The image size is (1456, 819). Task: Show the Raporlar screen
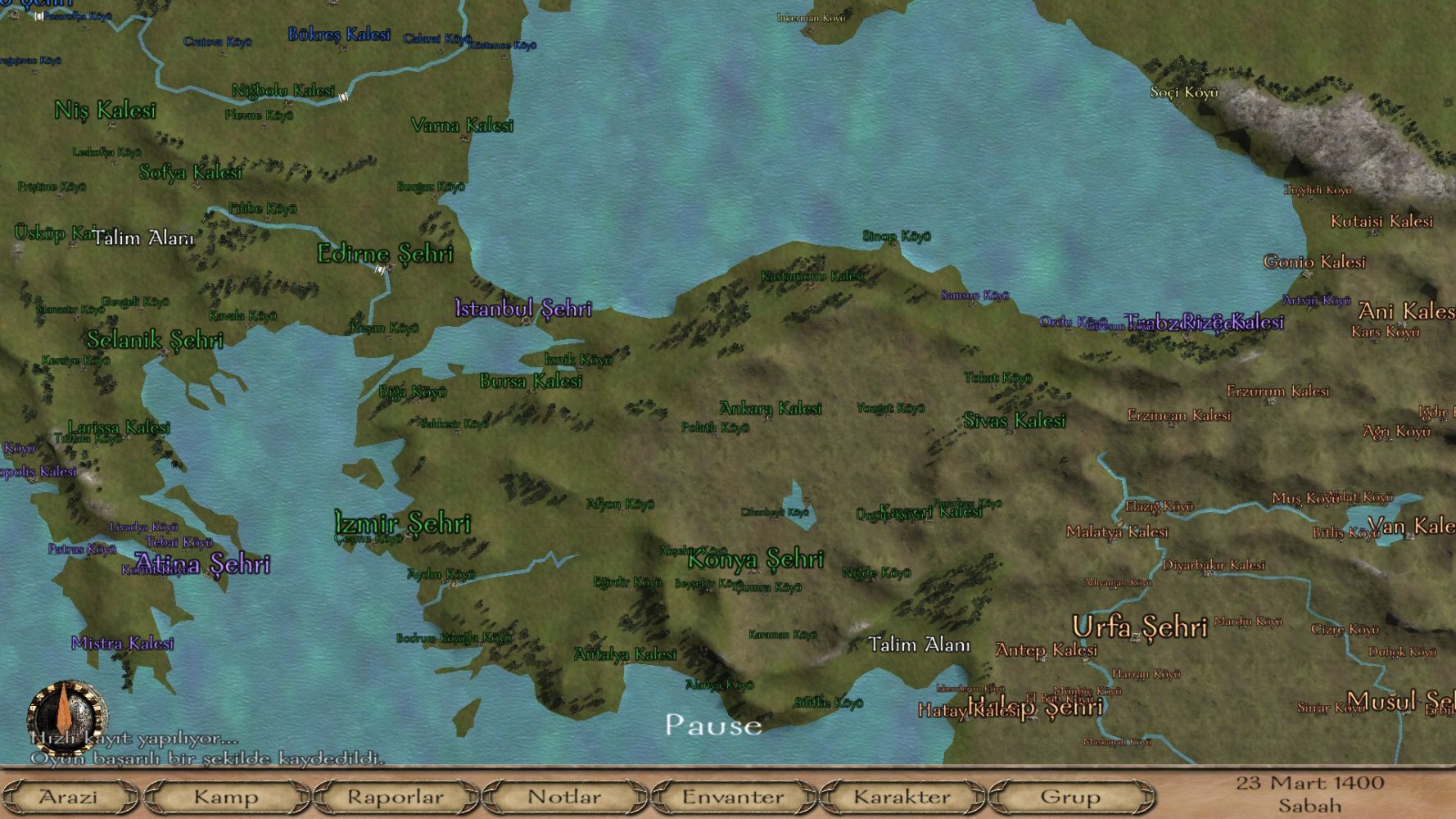[396, 796]
